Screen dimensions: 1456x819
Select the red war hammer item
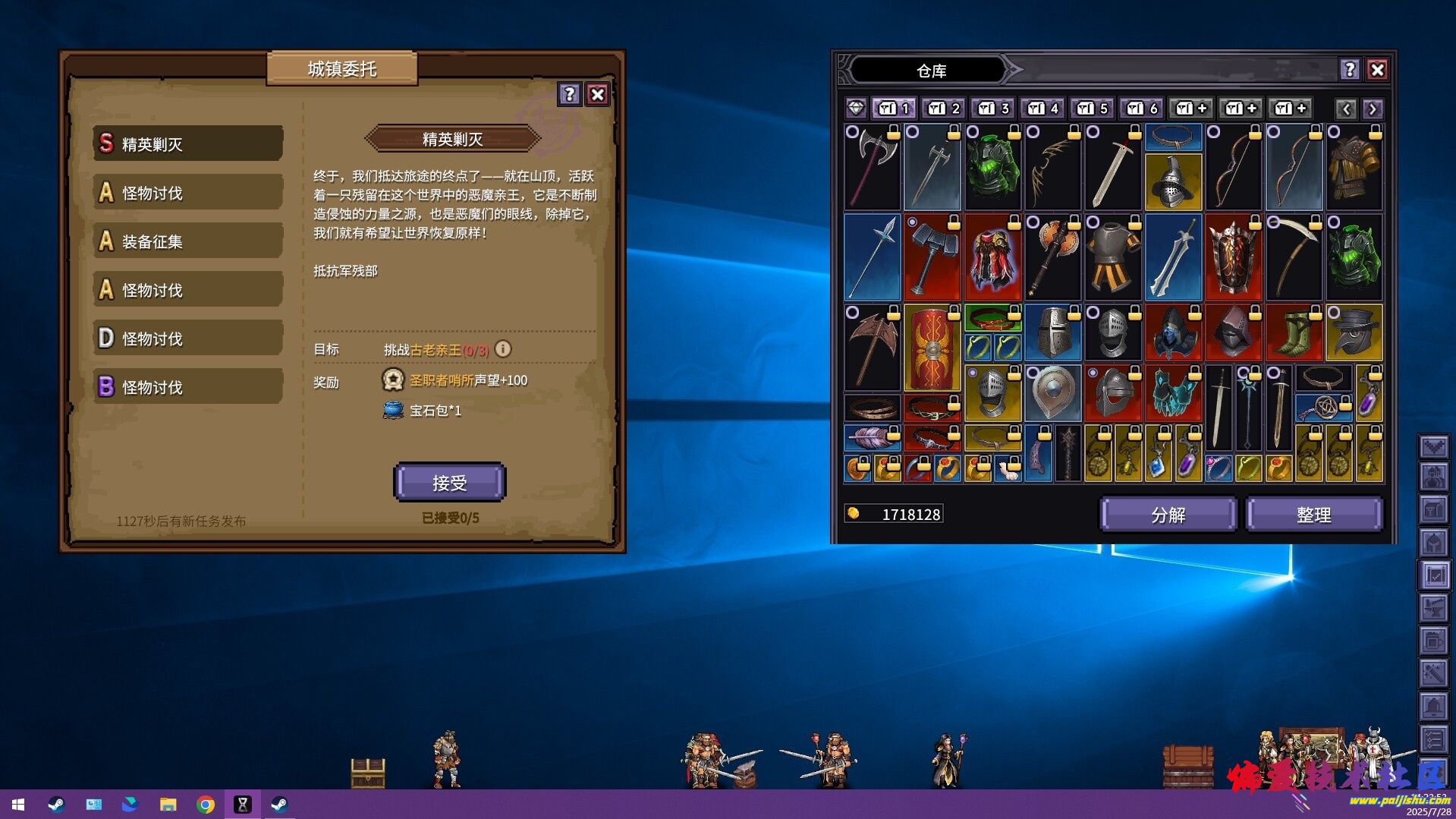click(932, 258)
